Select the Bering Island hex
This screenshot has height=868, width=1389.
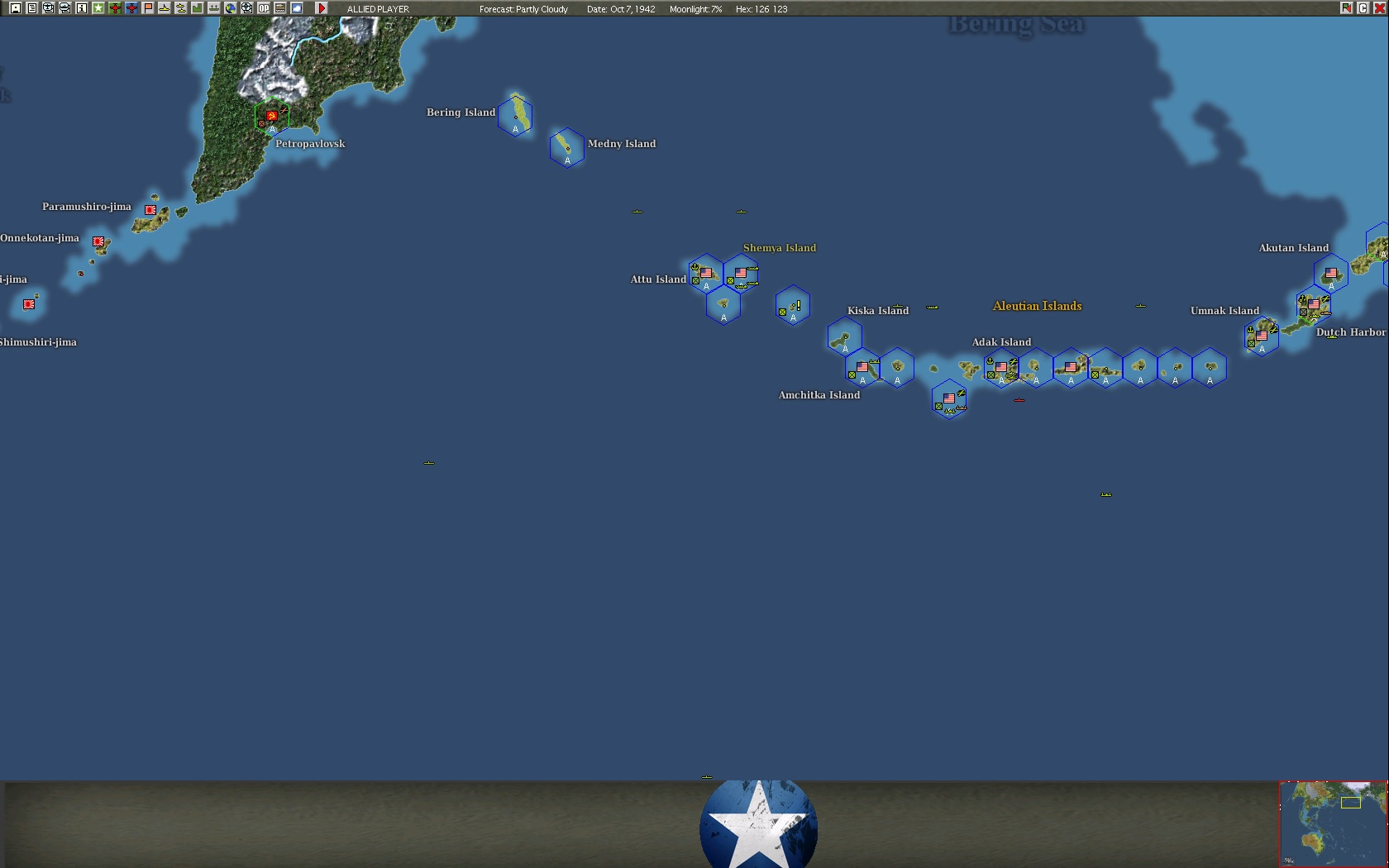coord(515,116)
